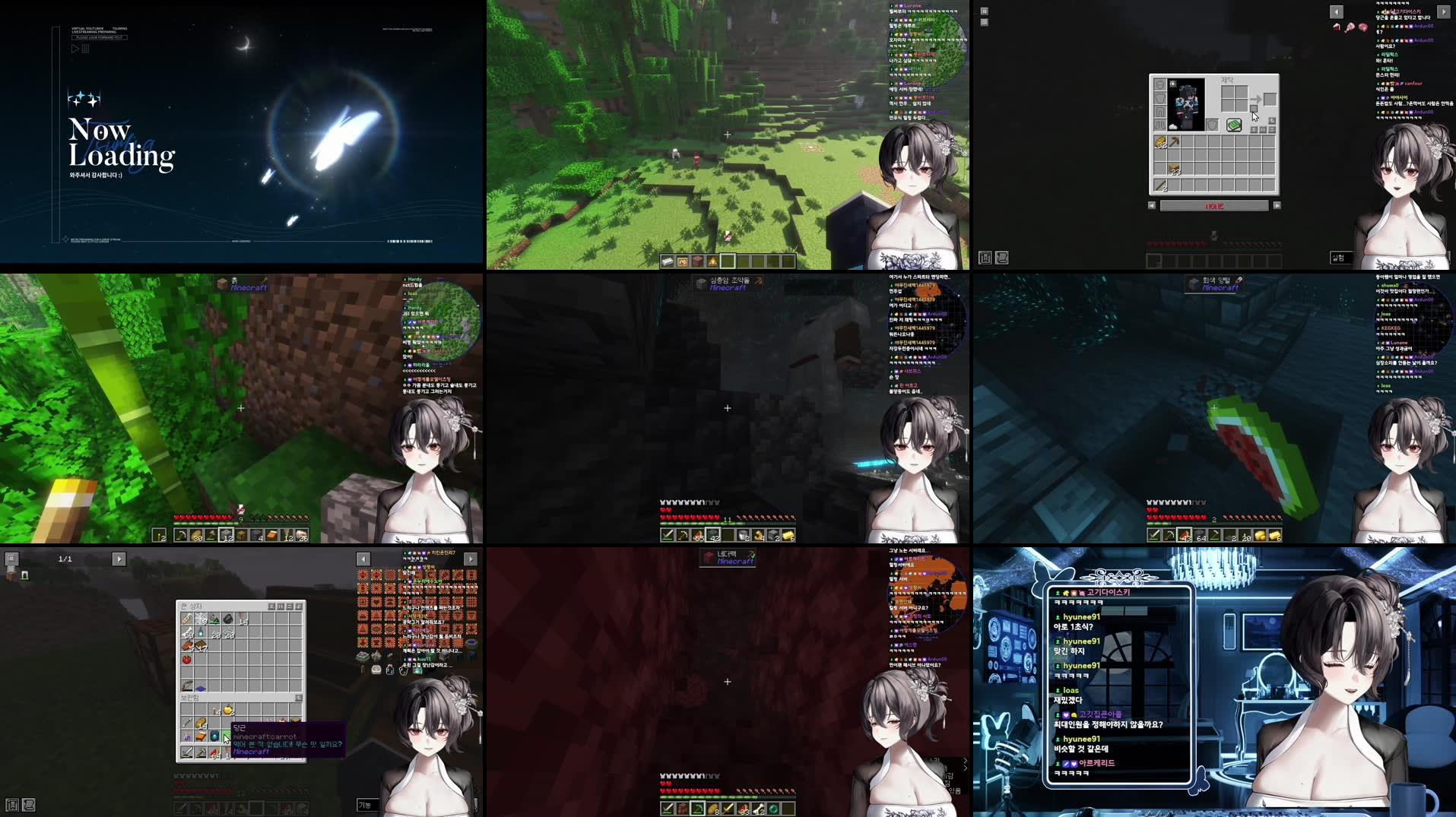1456x817 pixels.
Task: Click the scroll icon in the bottom-left corner
Action: pyautogui.click(x=29, y=805)
